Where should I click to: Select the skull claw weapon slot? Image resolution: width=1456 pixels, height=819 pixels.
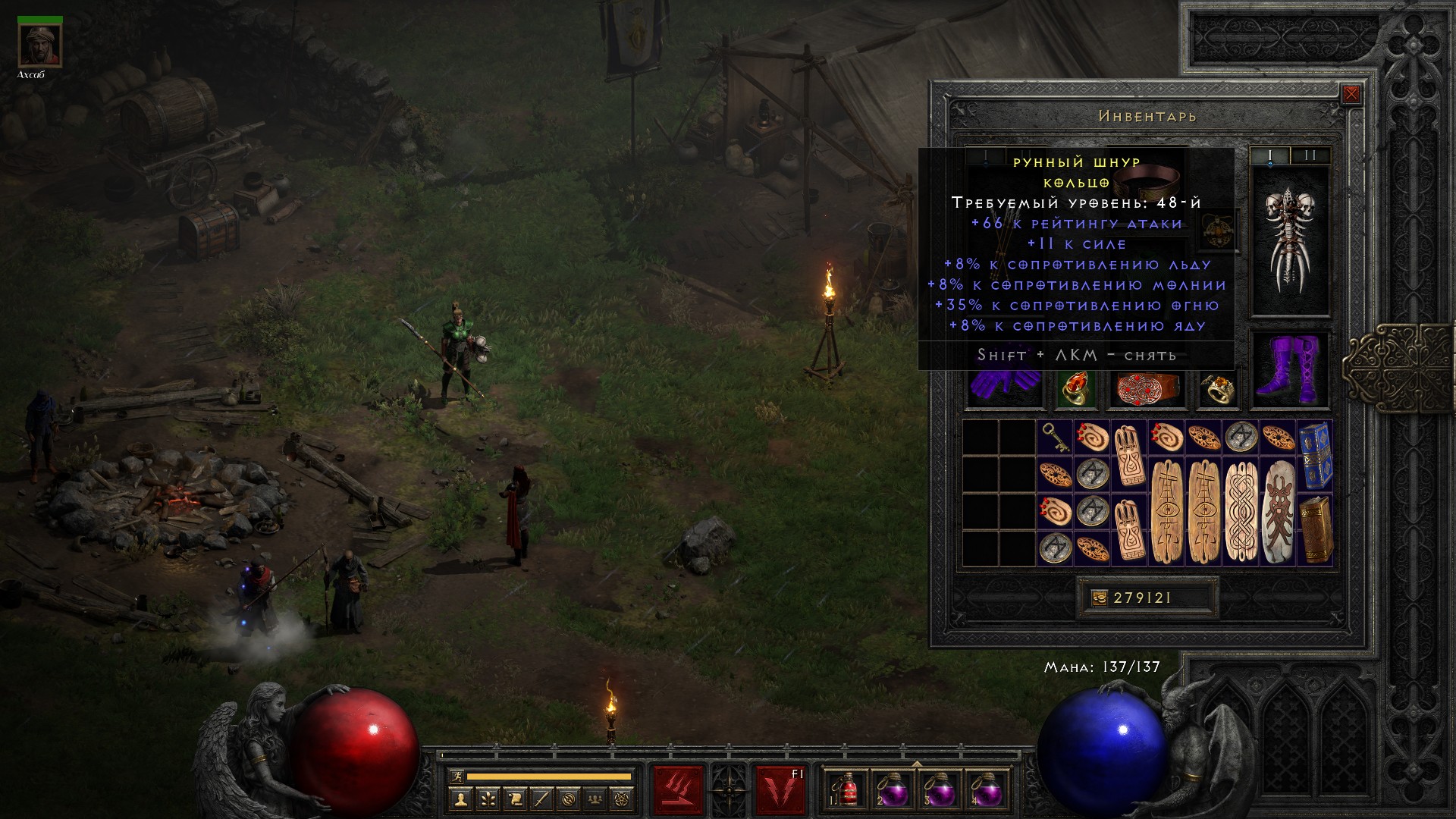click(x=1289, y=239)
